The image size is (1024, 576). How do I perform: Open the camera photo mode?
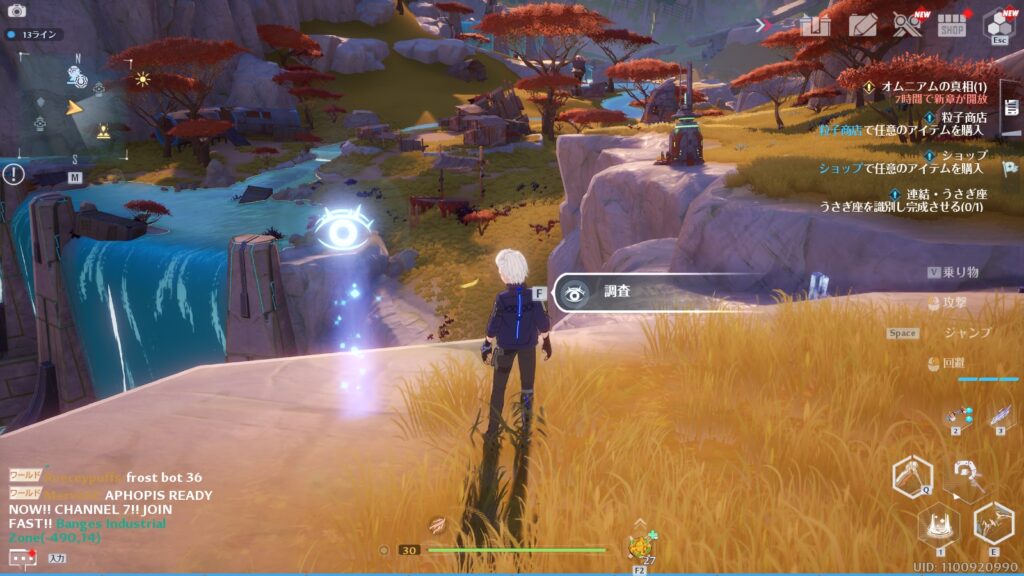[x=16, y=10]
